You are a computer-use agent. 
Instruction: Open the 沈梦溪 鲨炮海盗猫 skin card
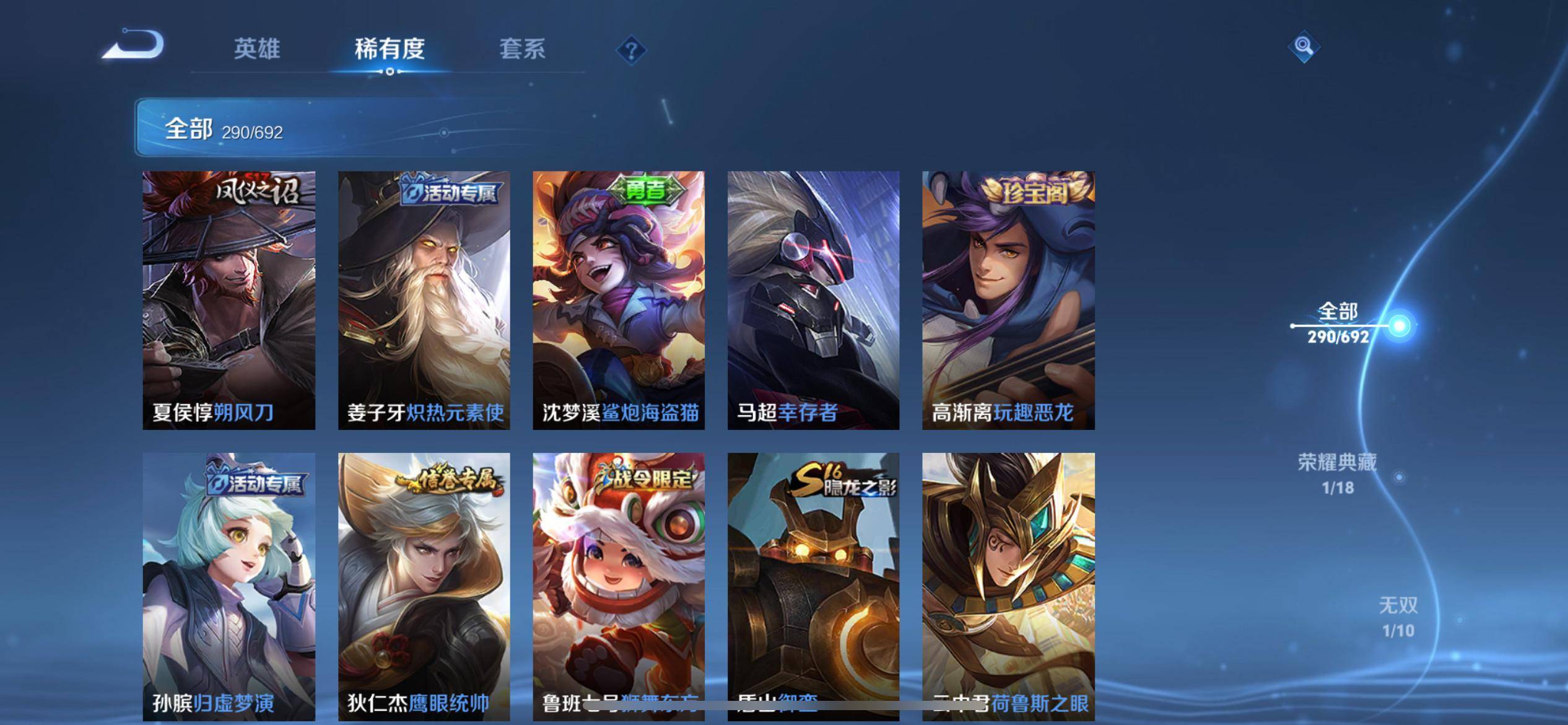[619, 300]
